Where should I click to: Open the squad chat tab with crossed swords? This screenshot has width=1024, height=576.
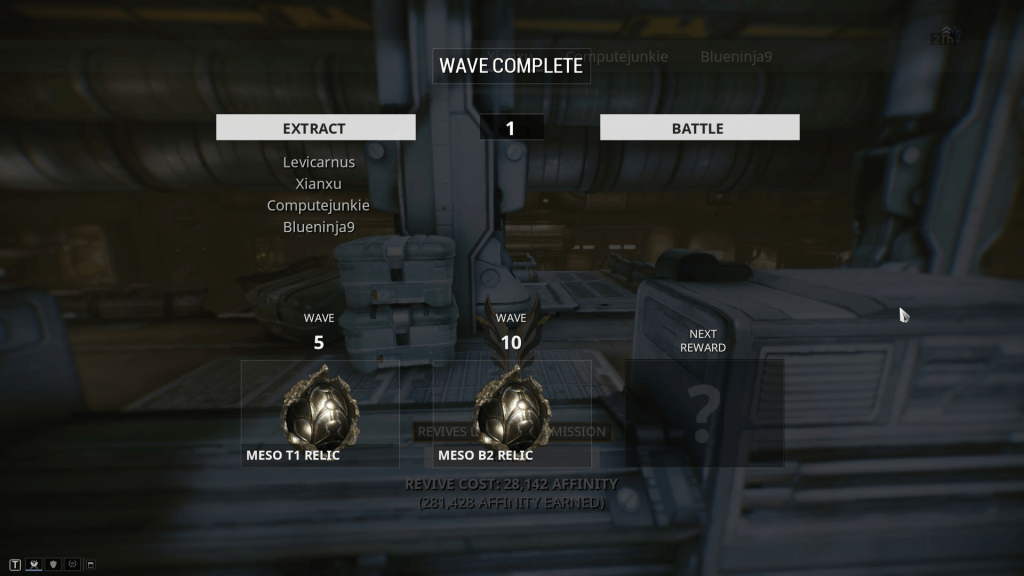coord(34,565)
